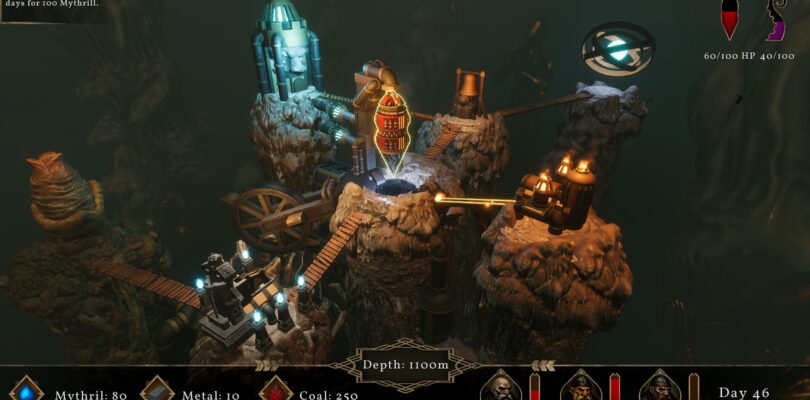Click the blue Mythril resource icon

coord(28,391)
